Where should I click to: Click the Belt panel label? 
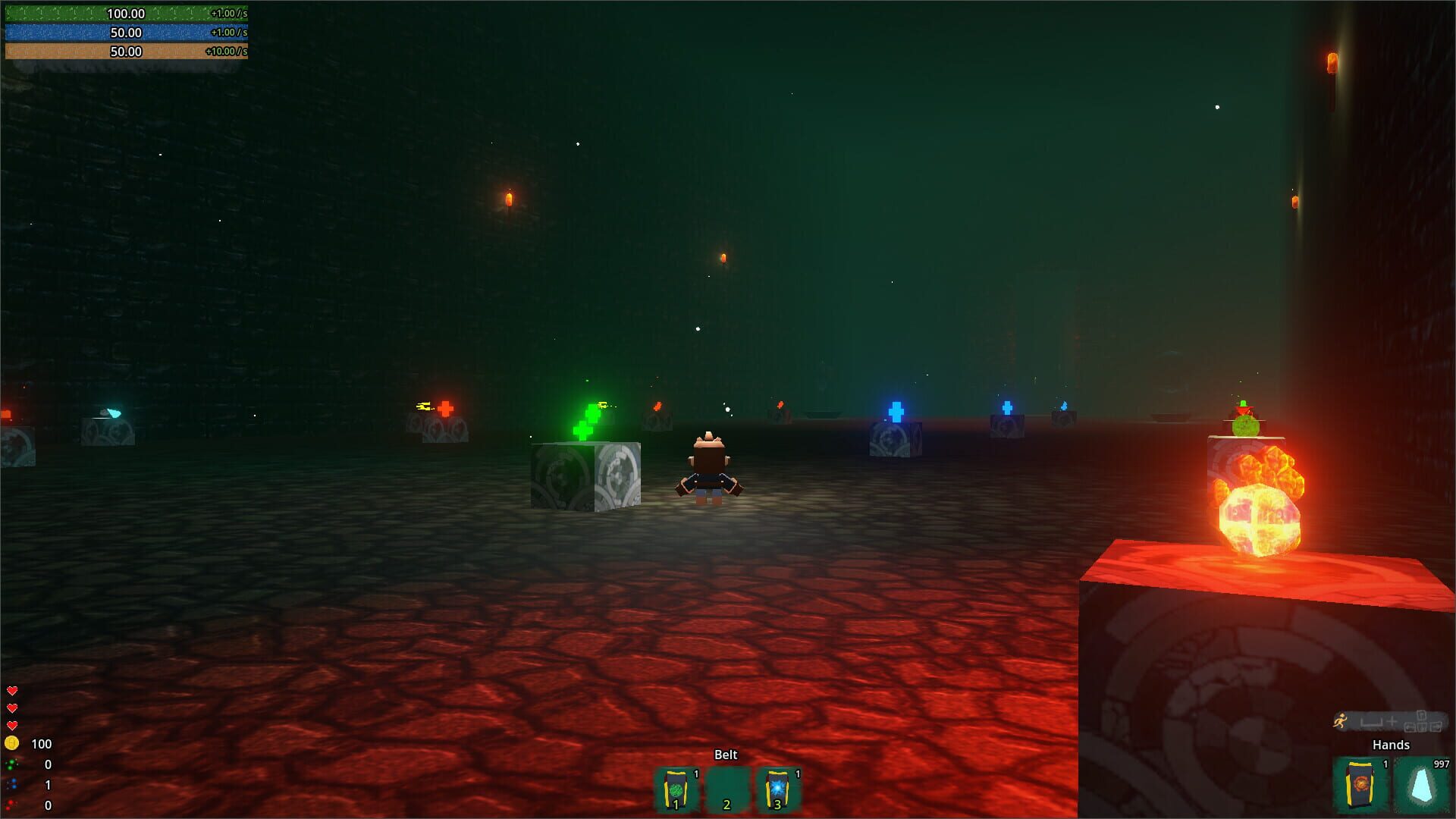(726, 755)
